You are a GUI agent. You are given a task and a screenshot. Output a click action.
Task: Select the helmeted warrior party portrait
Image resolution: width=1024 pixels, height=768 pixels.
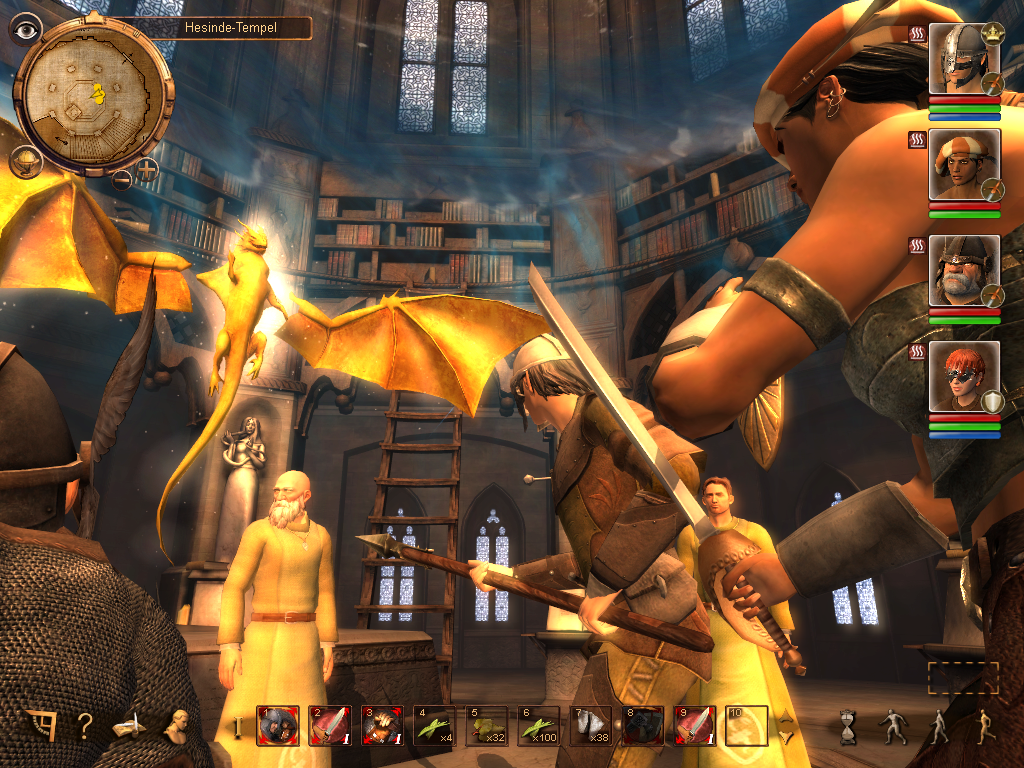(964, 59)
